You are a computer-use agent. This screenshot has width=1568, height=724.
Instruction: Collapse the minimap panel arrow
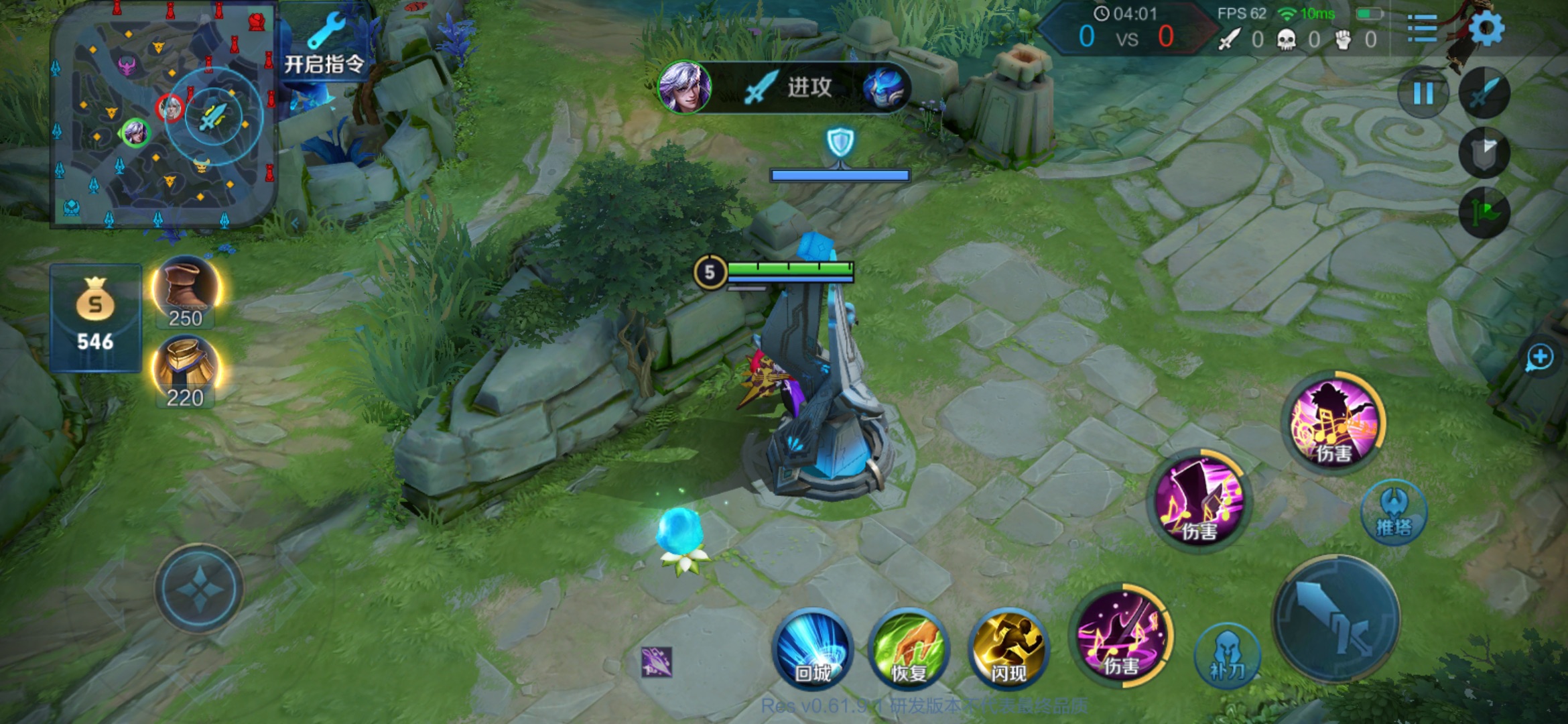(295, 223)
